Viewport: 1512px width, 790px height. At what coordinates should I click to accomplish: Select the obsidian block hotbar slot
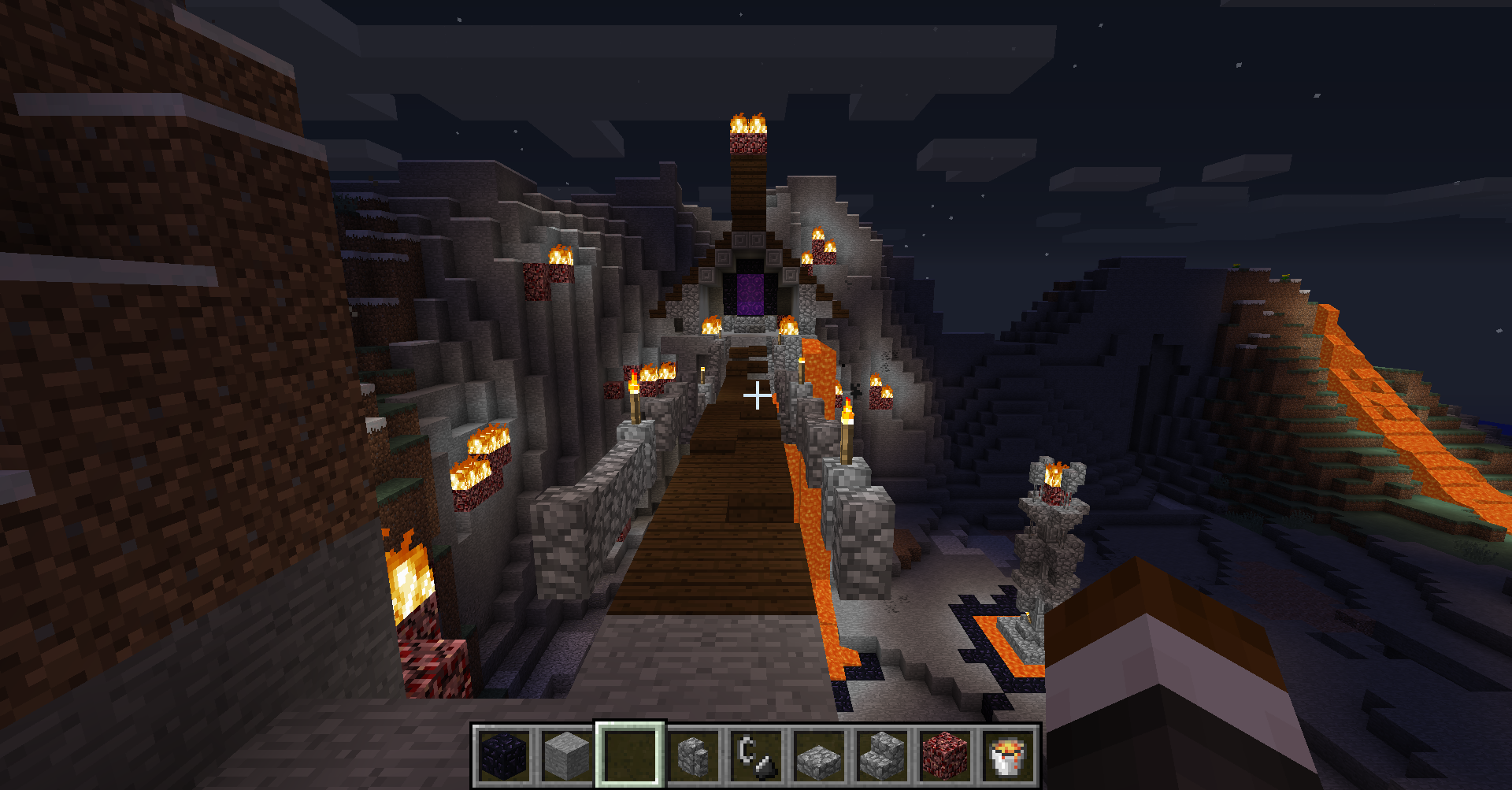coord(504,755)
